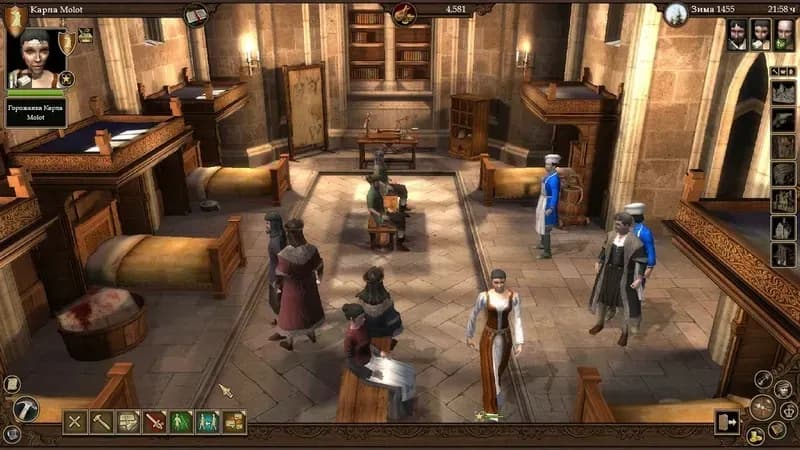
Task: Open the book icon in the top bar
Action: tap(196, 14)
